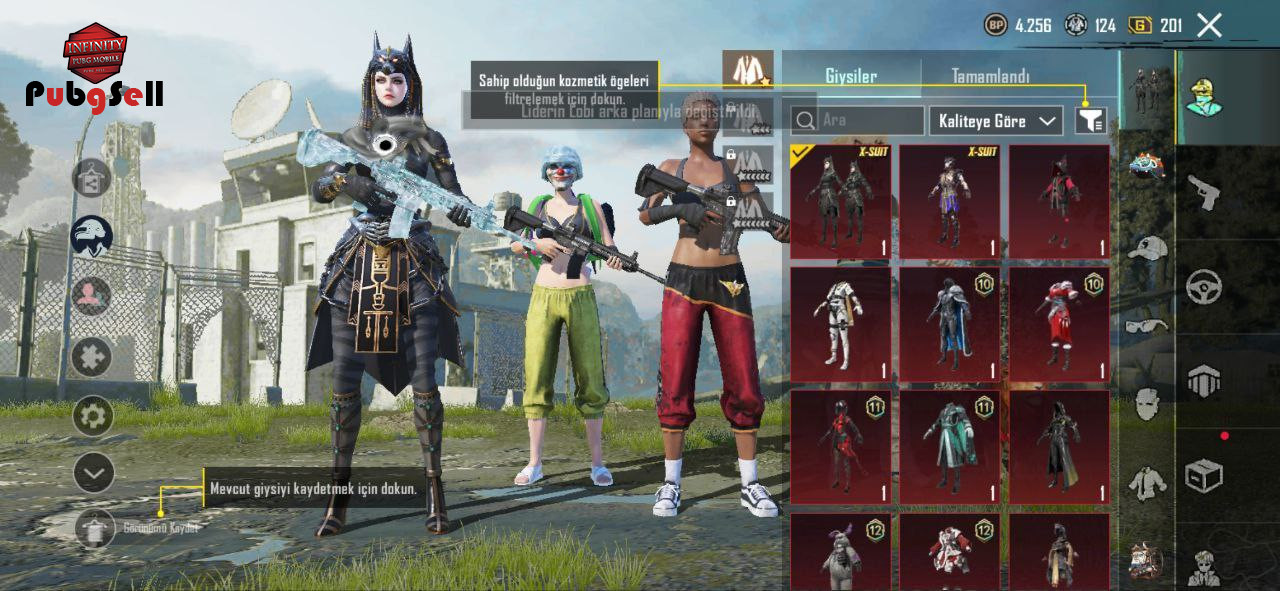Click the Ara search field

click(x=858, y=121)
